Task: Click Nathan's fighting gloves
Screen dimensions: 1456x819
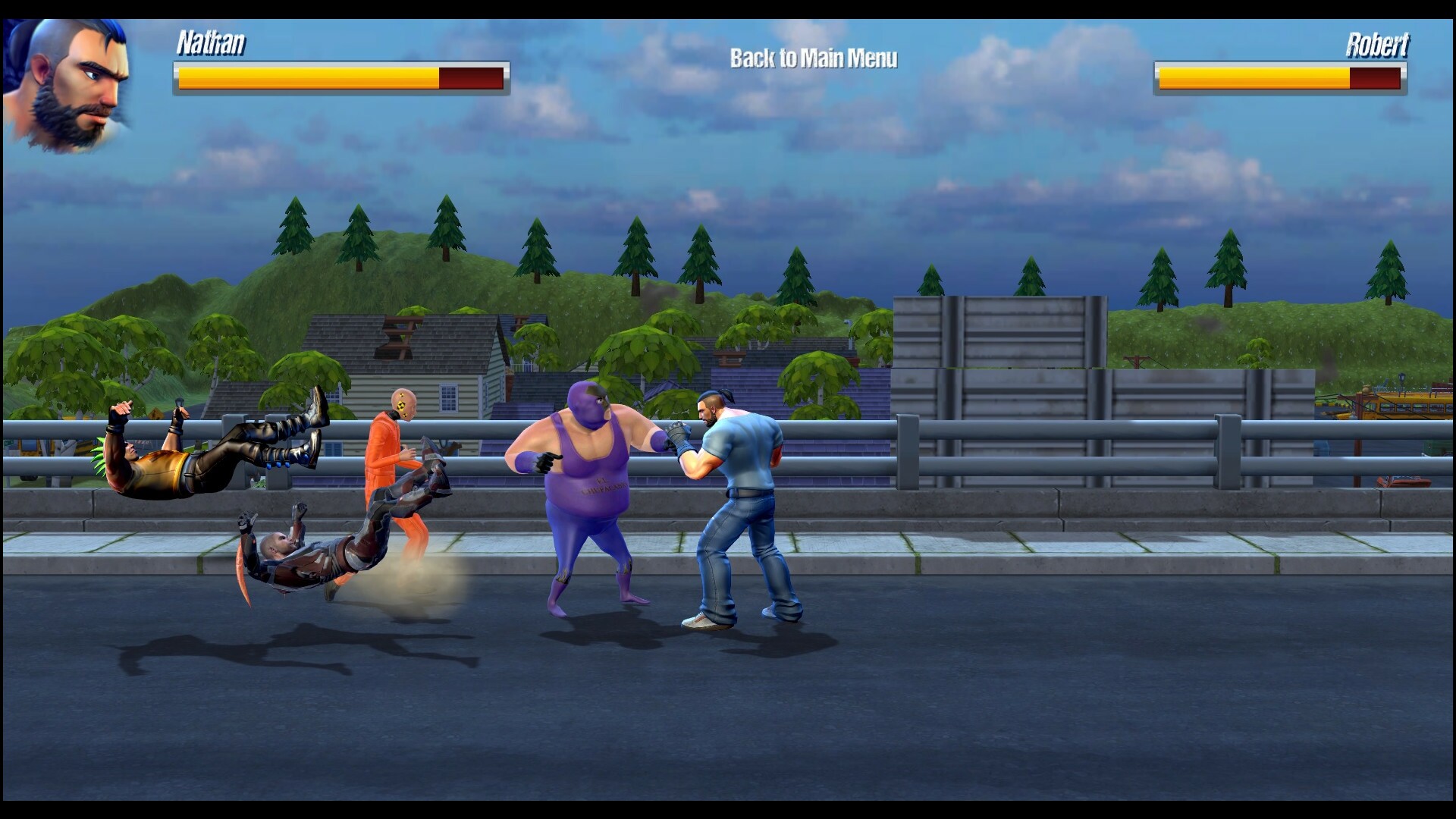Action: click(x=679, y=440)
